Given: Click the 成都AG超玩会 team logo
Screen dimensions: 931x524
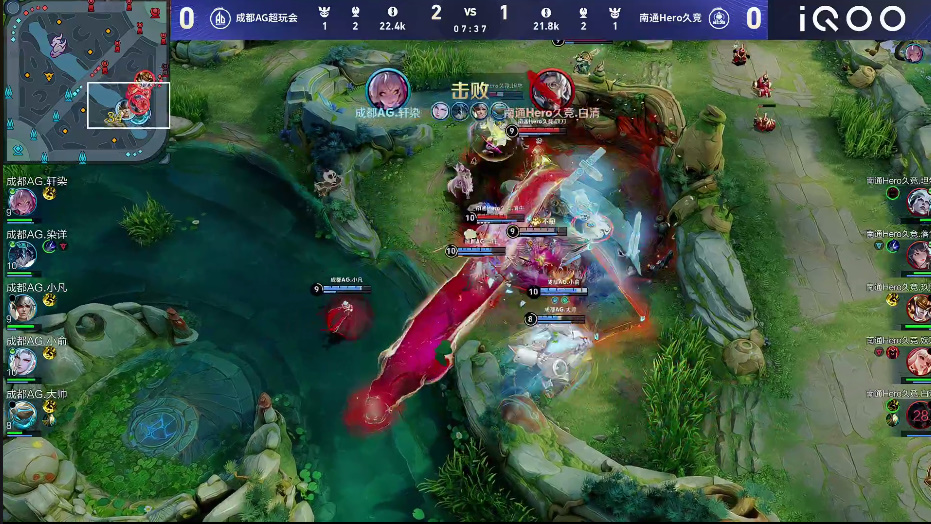Looking at the screenshot, I should point(220,18).
